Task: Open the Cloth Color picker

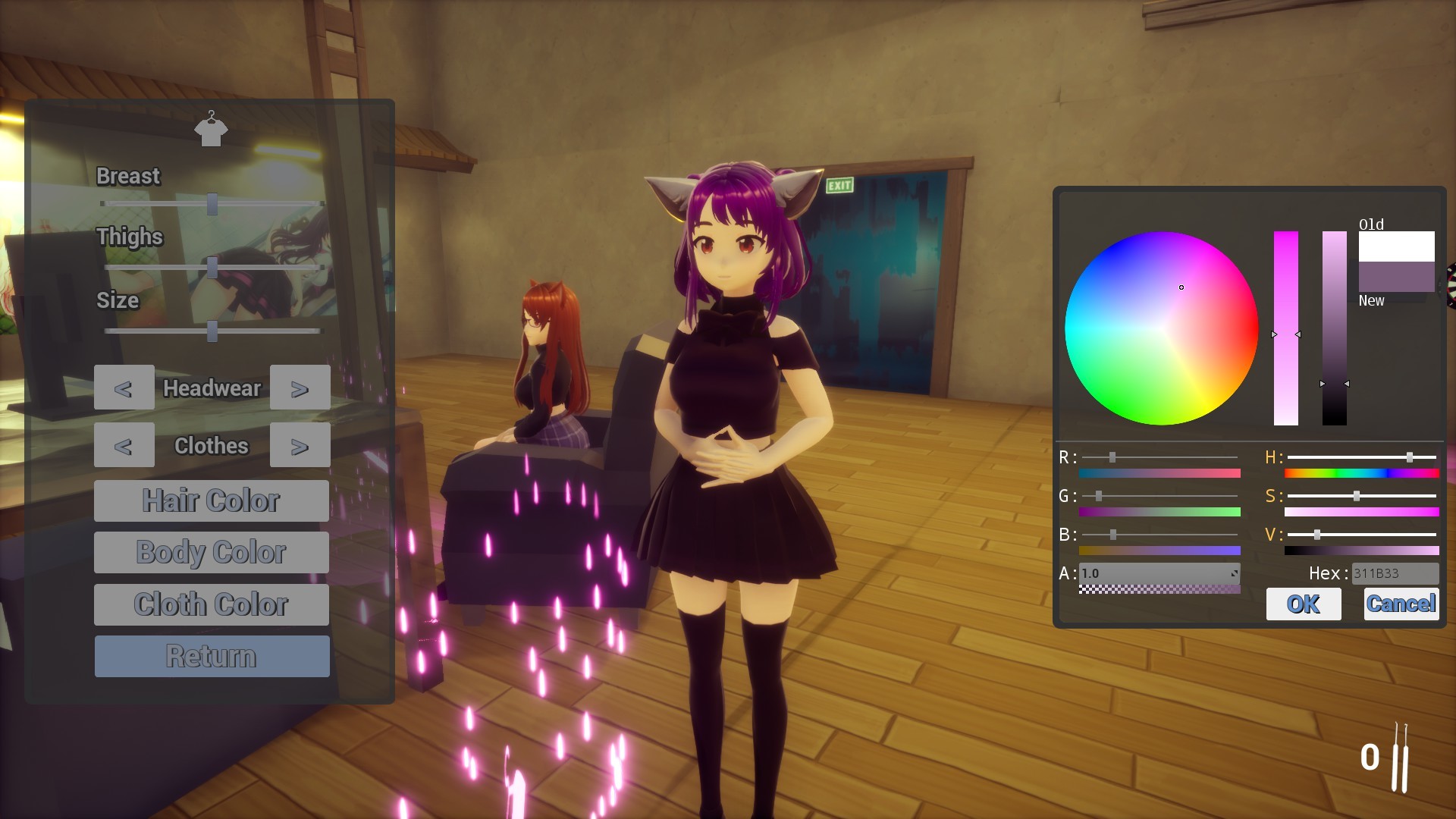Action: 211,604
